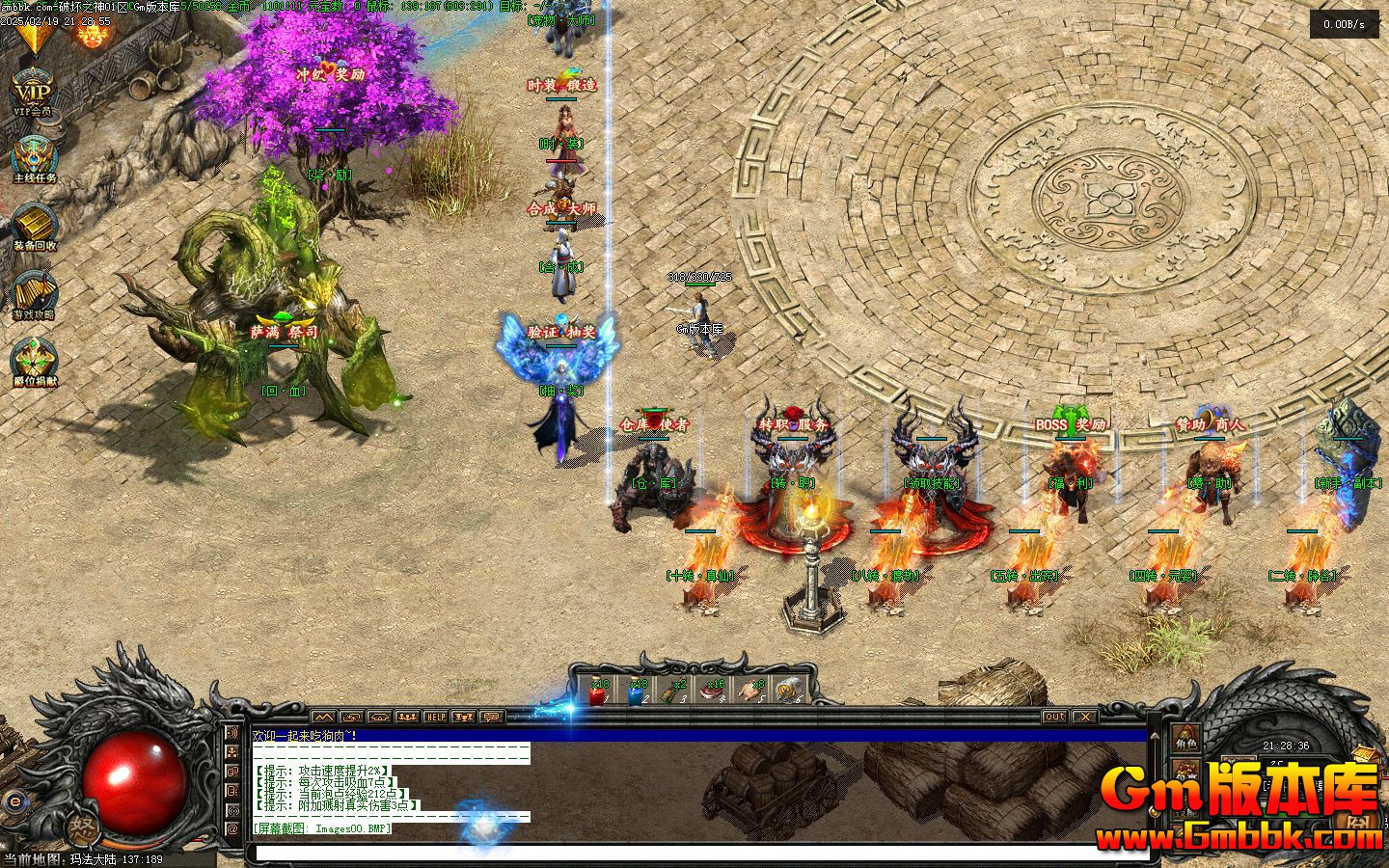Click the flaming skull icon at top left

[92, 36]
